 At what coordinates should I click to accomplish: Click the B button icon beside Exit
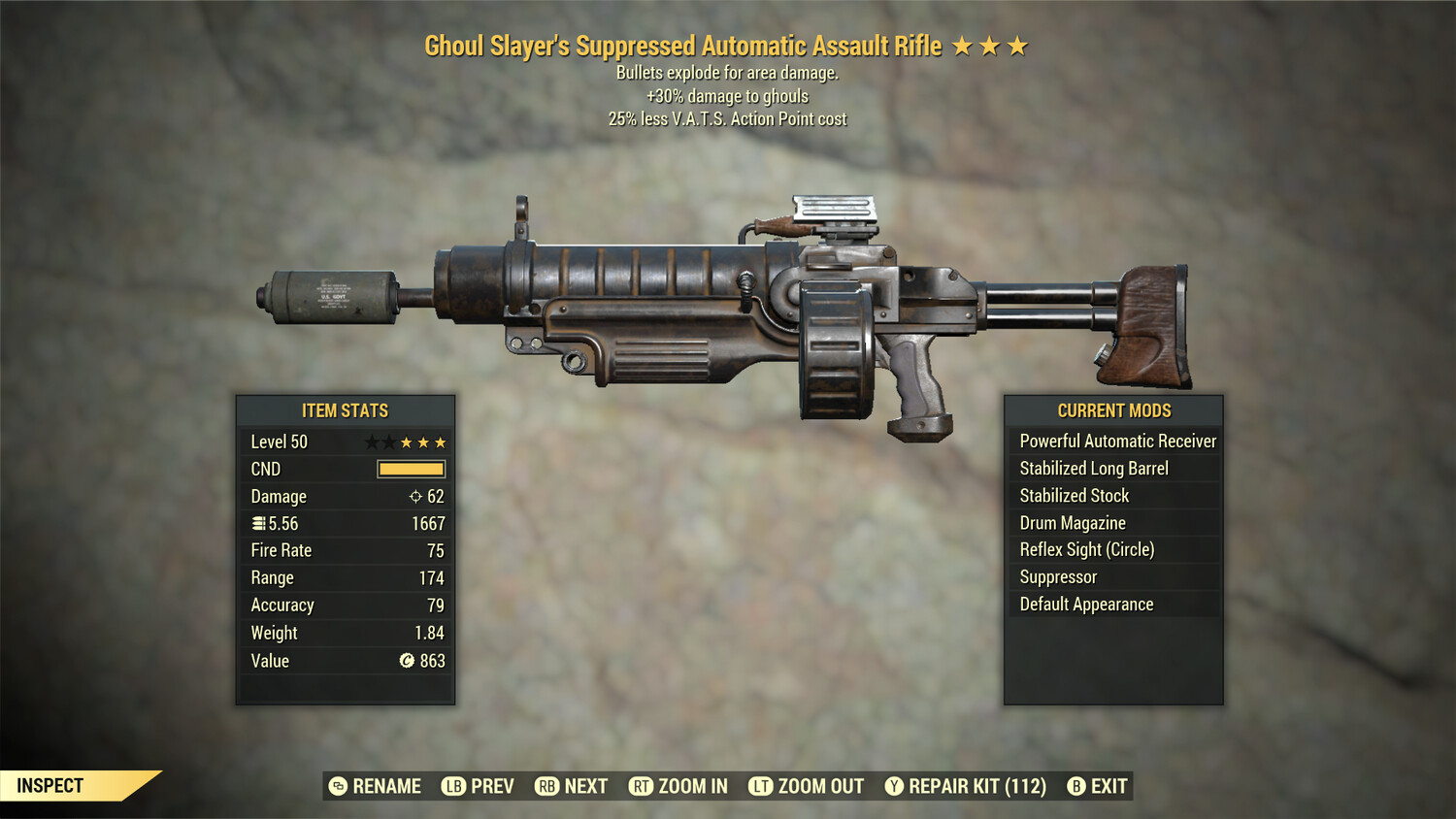click(x=1075, y=786)
